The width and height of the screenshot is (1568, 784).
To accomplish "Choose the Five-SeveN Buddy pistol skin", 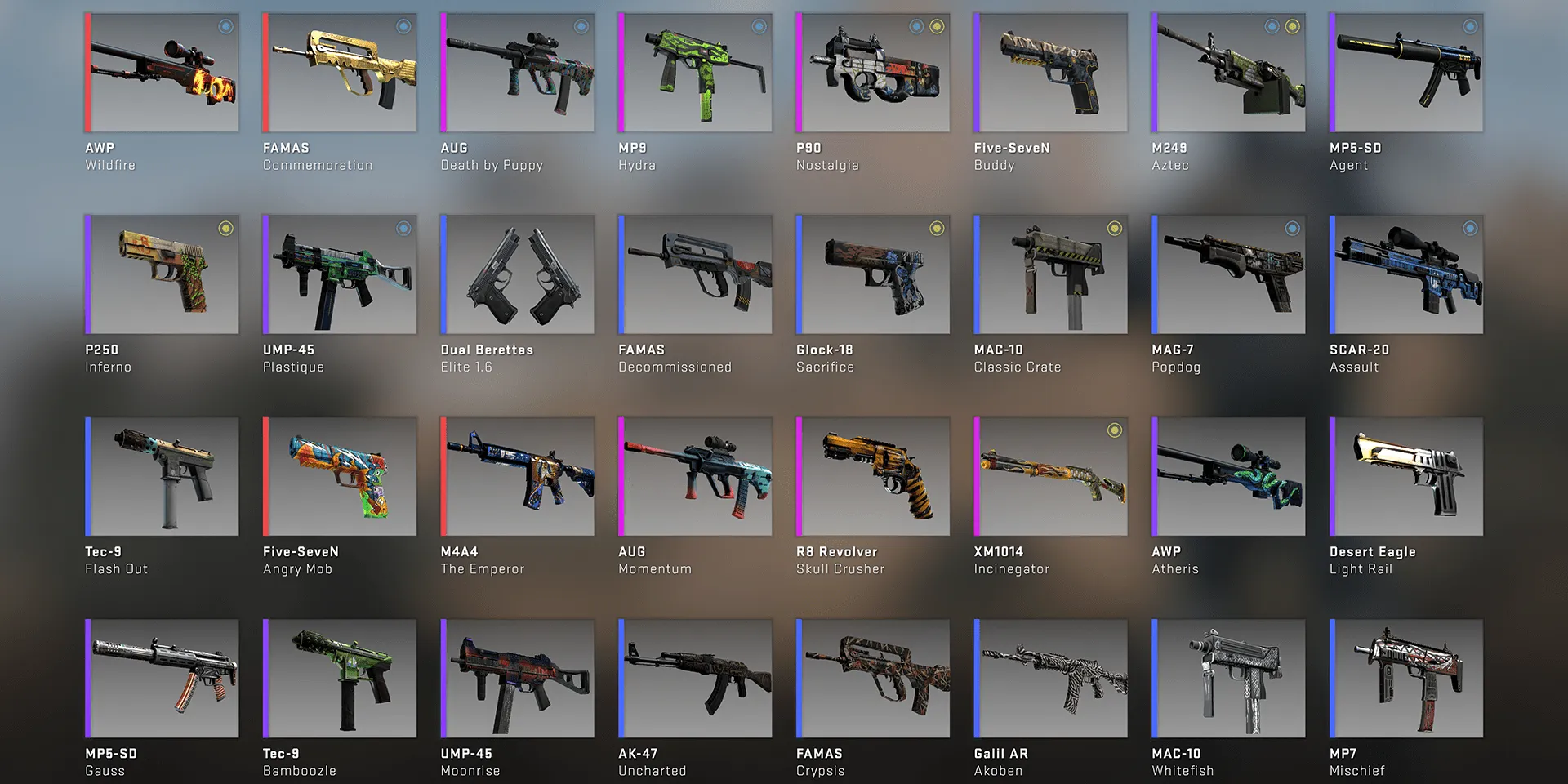I will (x=1051, y=73).
